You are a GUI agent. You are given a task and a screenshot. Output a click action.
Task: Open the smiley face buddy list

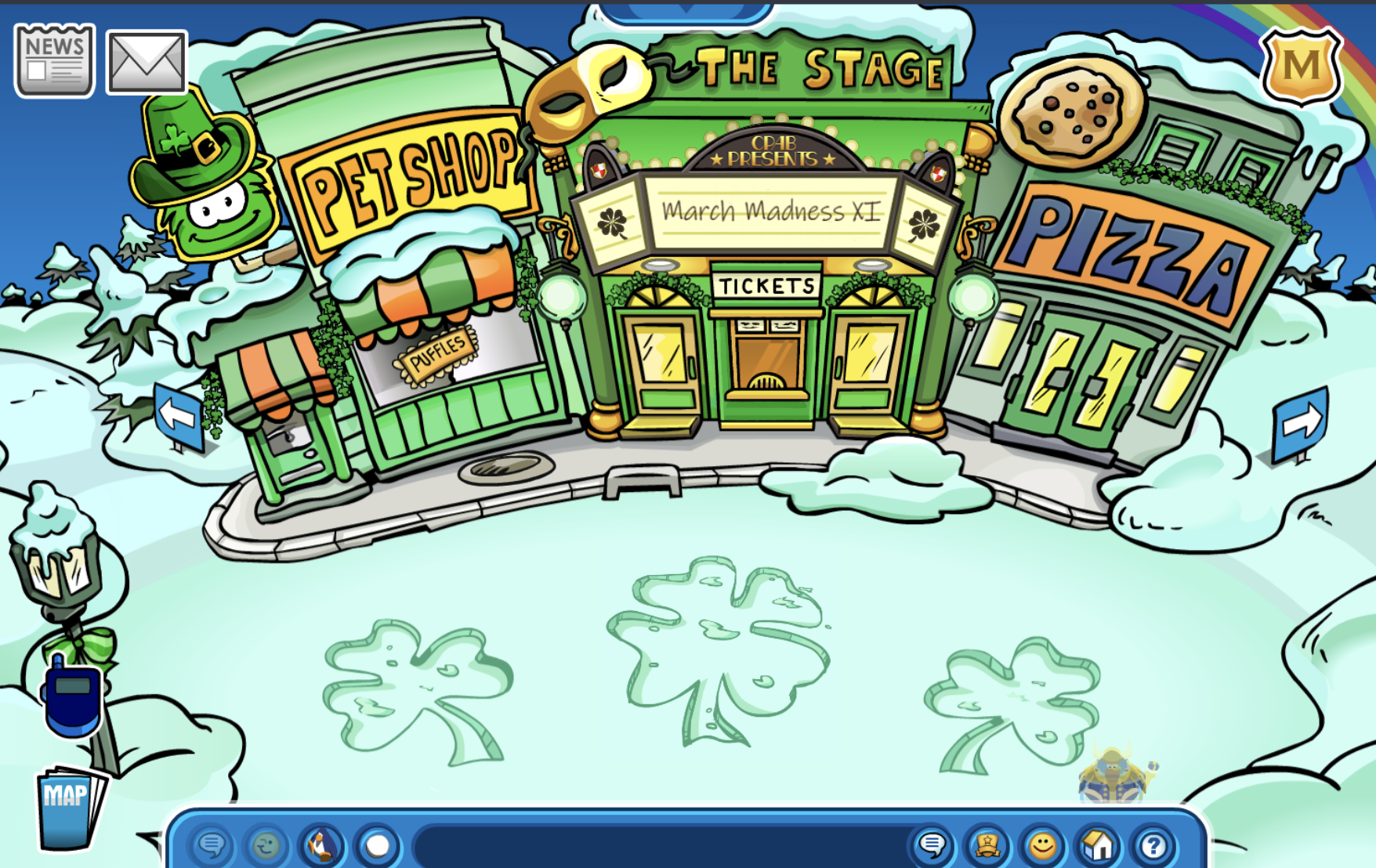pyautogui.click(x=1042, y=845)
